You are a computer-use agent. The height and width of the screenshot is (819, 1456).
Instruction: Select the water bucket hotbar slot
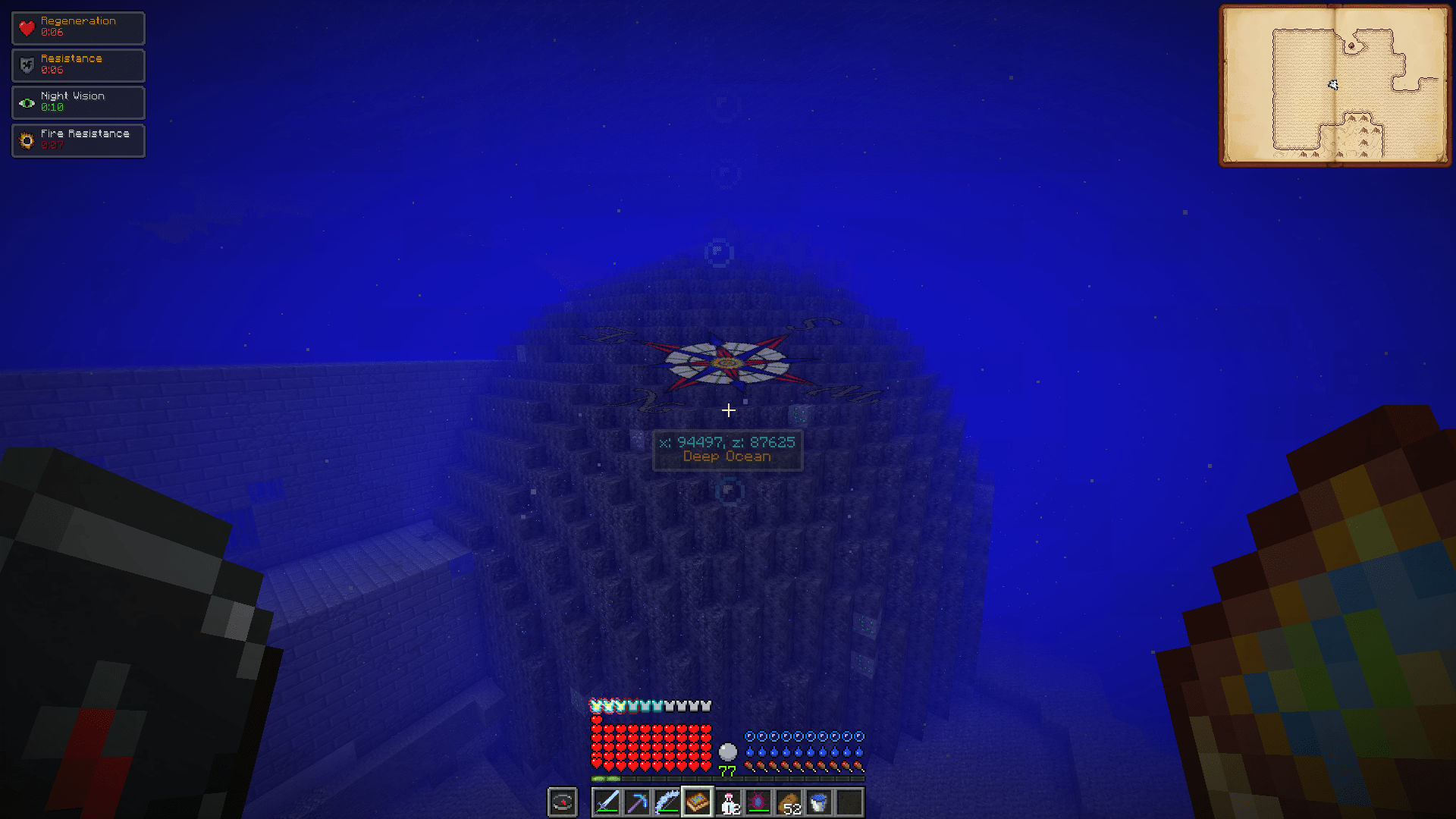(819, 802)
